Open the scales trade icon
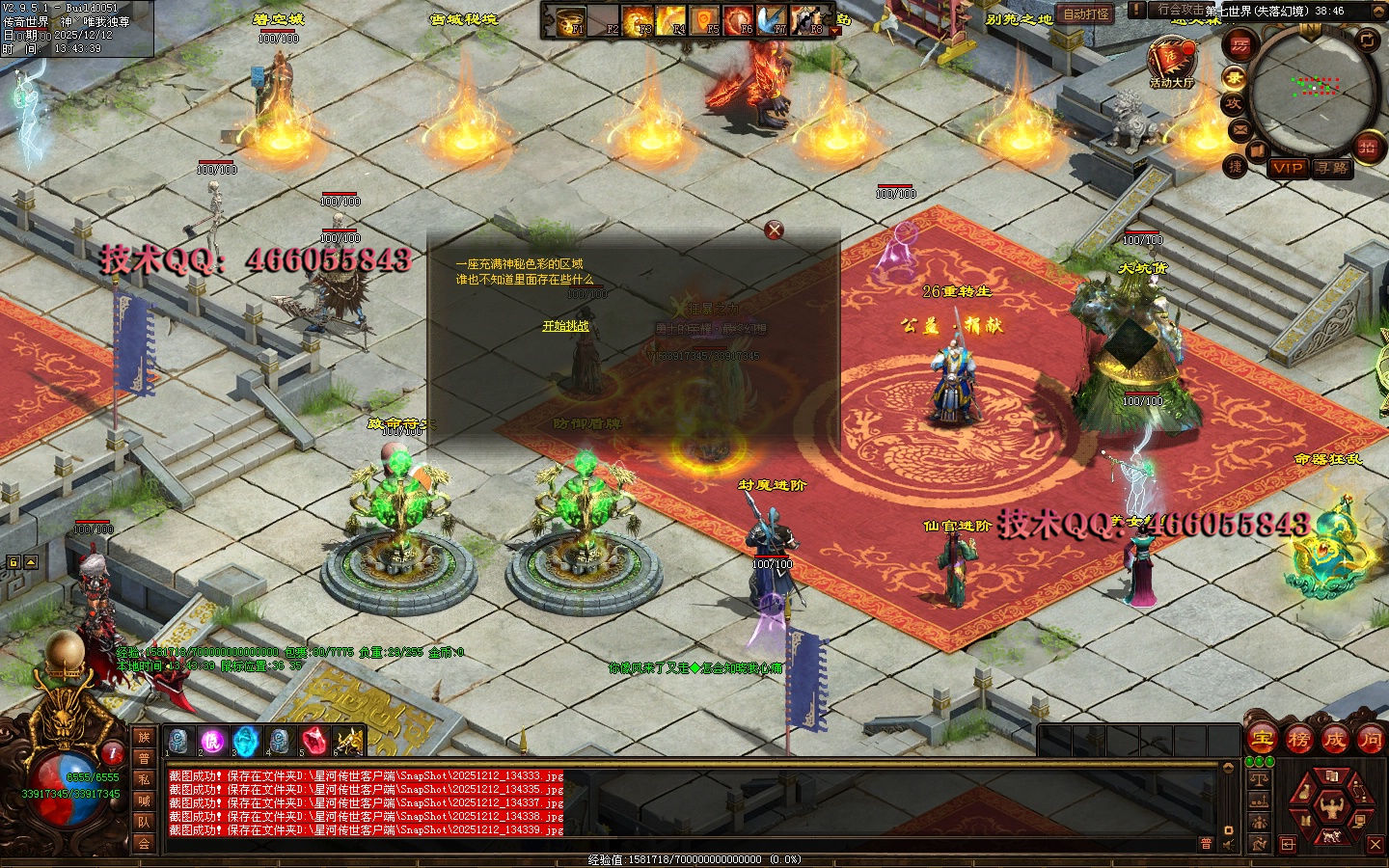Viewport: 1389px width, 868px height. 1259,778
